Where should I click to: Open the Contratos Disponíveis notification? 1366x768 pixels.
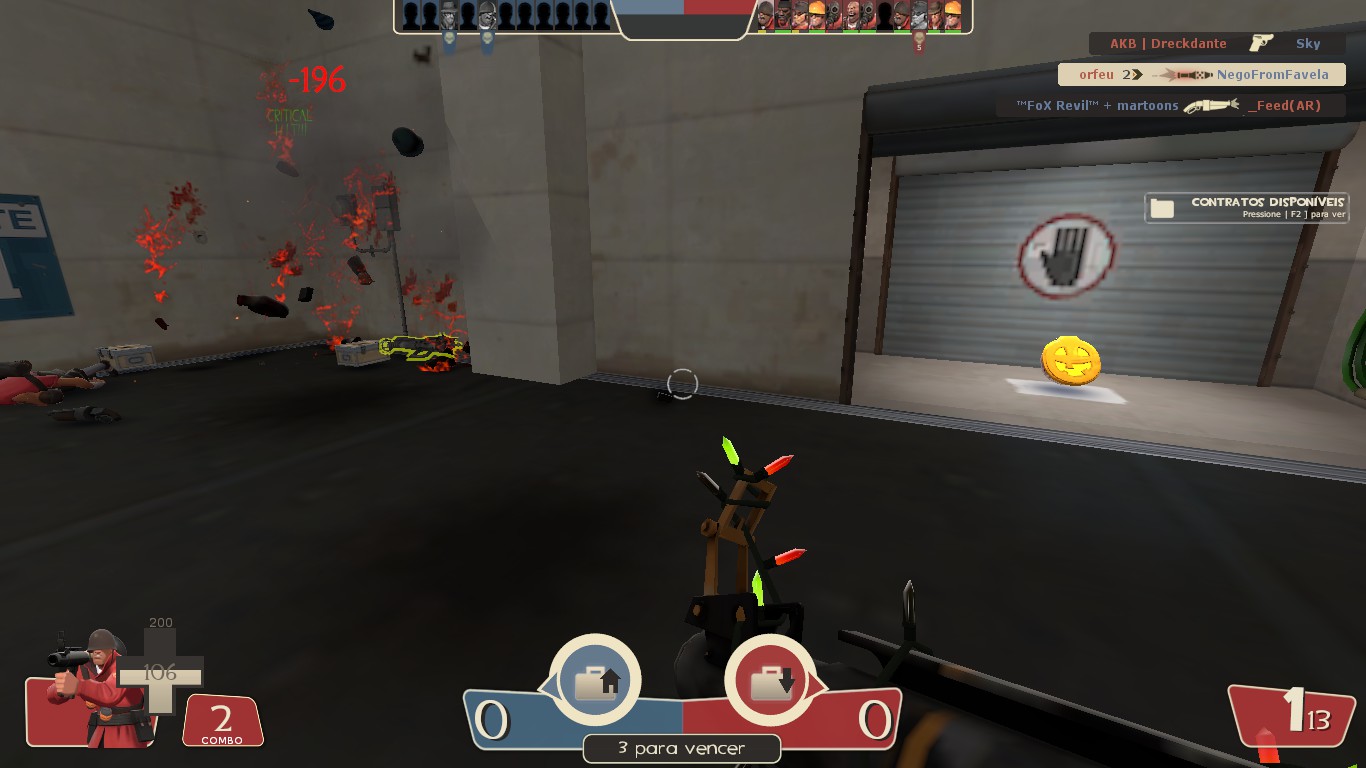click(1246, 207)
